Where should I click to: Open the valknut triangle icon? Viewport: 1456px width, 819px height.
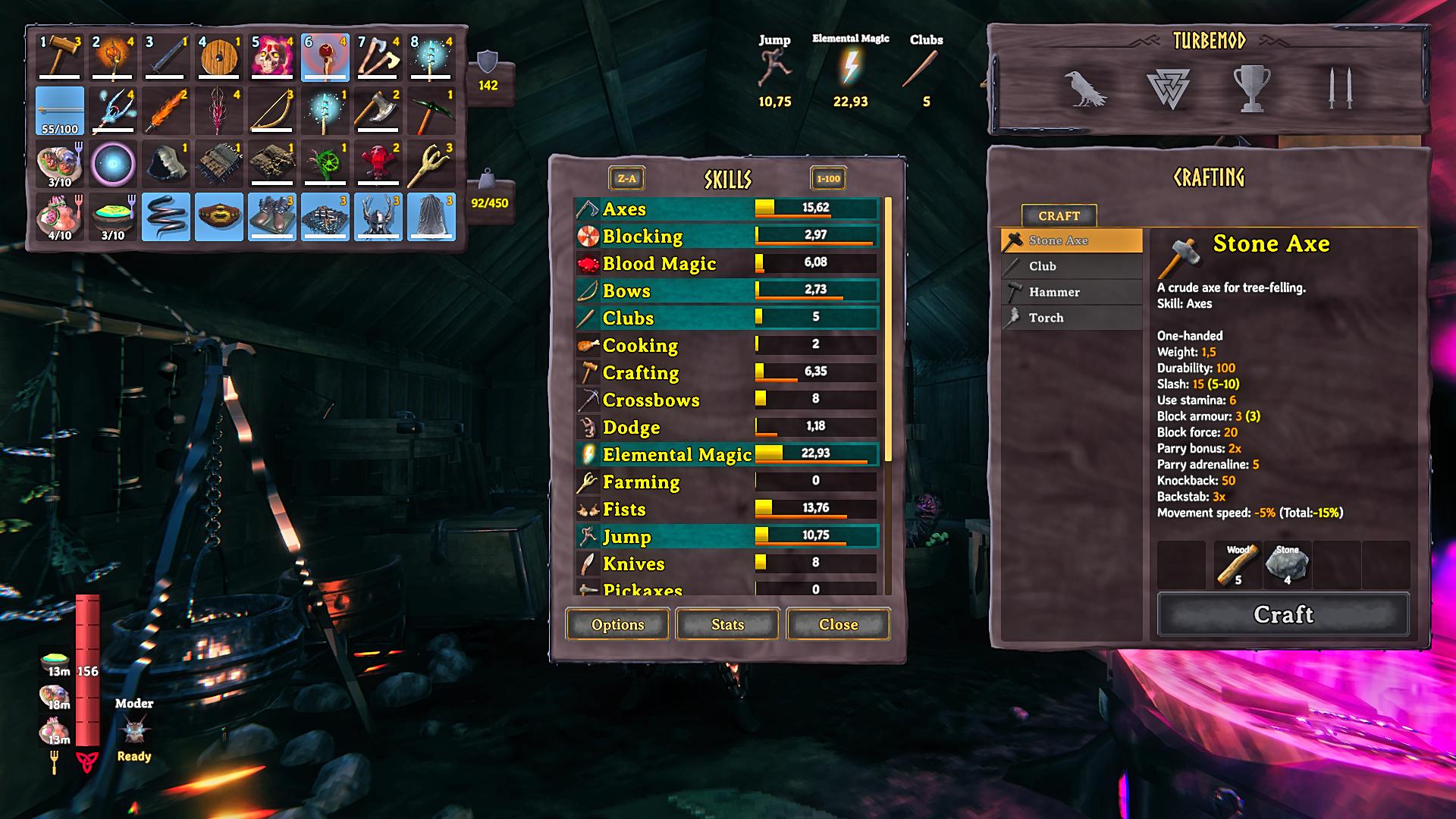(x=1168, y=89)
